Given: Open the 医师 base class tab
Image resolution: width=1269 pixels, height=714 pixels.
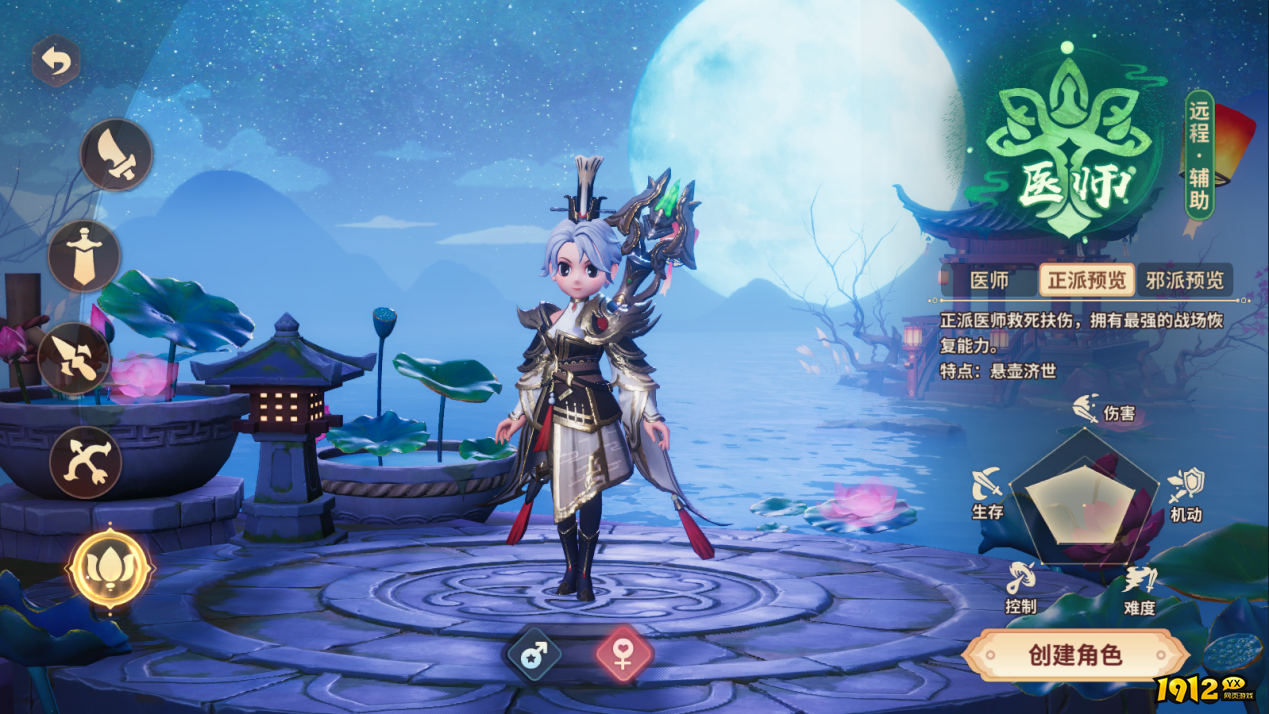Looking at the screenshot, I should pyautogui.click(x=989, y=280).
